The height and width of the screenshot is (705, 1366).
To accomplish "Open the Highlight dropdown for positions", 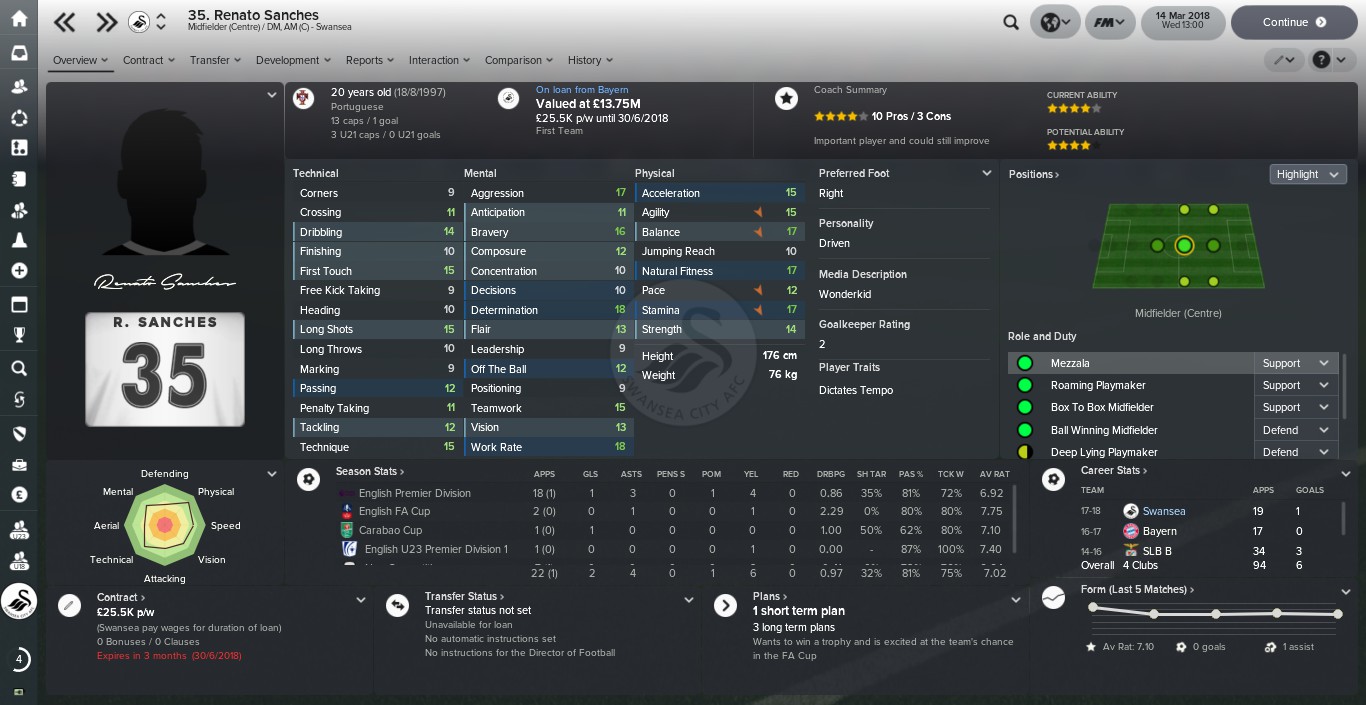I will 1307,174.
